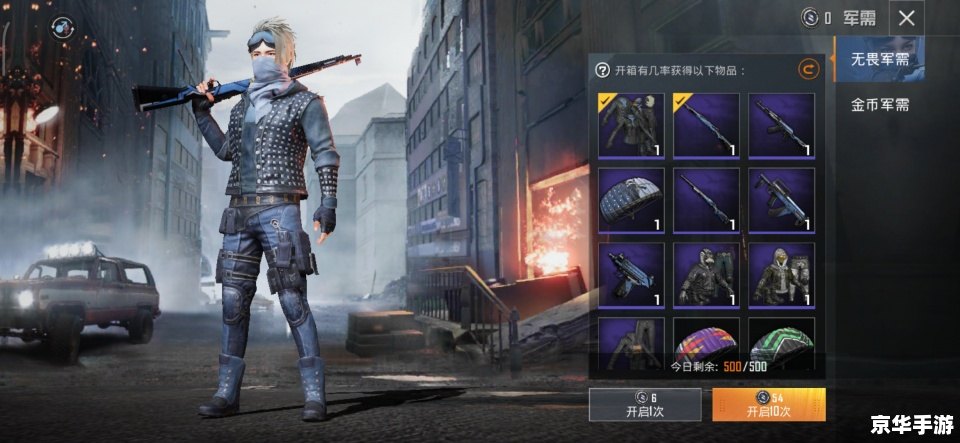The width and height of the screenshot is (960, 443).
Task: Toggle the character gender switch icon
Action: 63,24
